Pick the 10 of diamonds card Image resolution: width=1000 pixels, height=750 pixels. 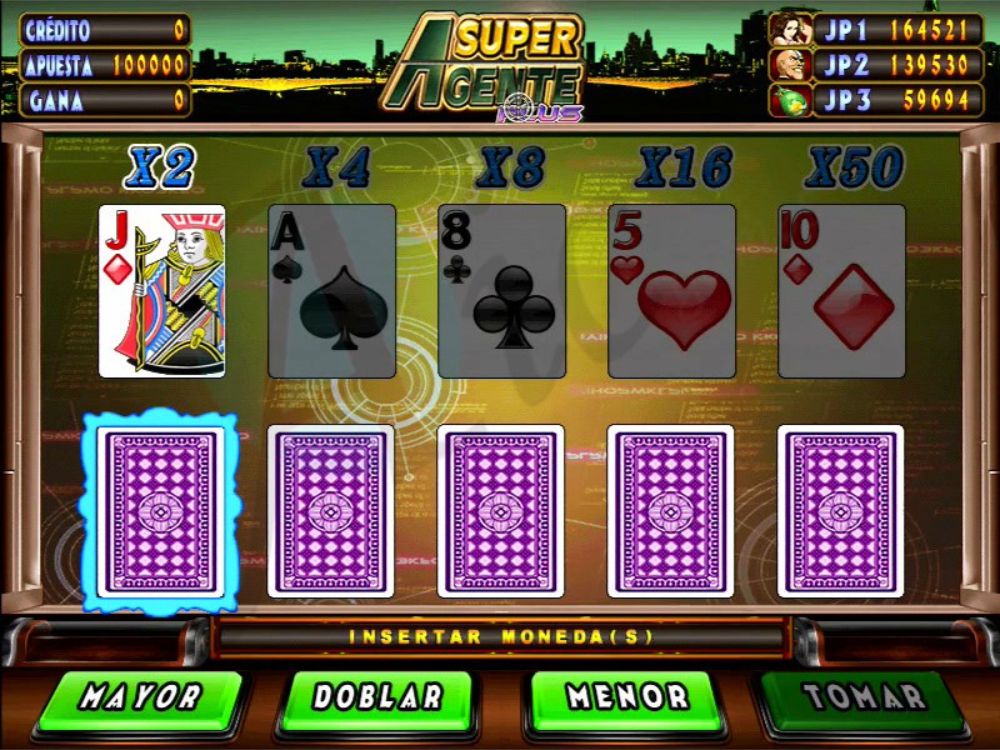(842, 291)
